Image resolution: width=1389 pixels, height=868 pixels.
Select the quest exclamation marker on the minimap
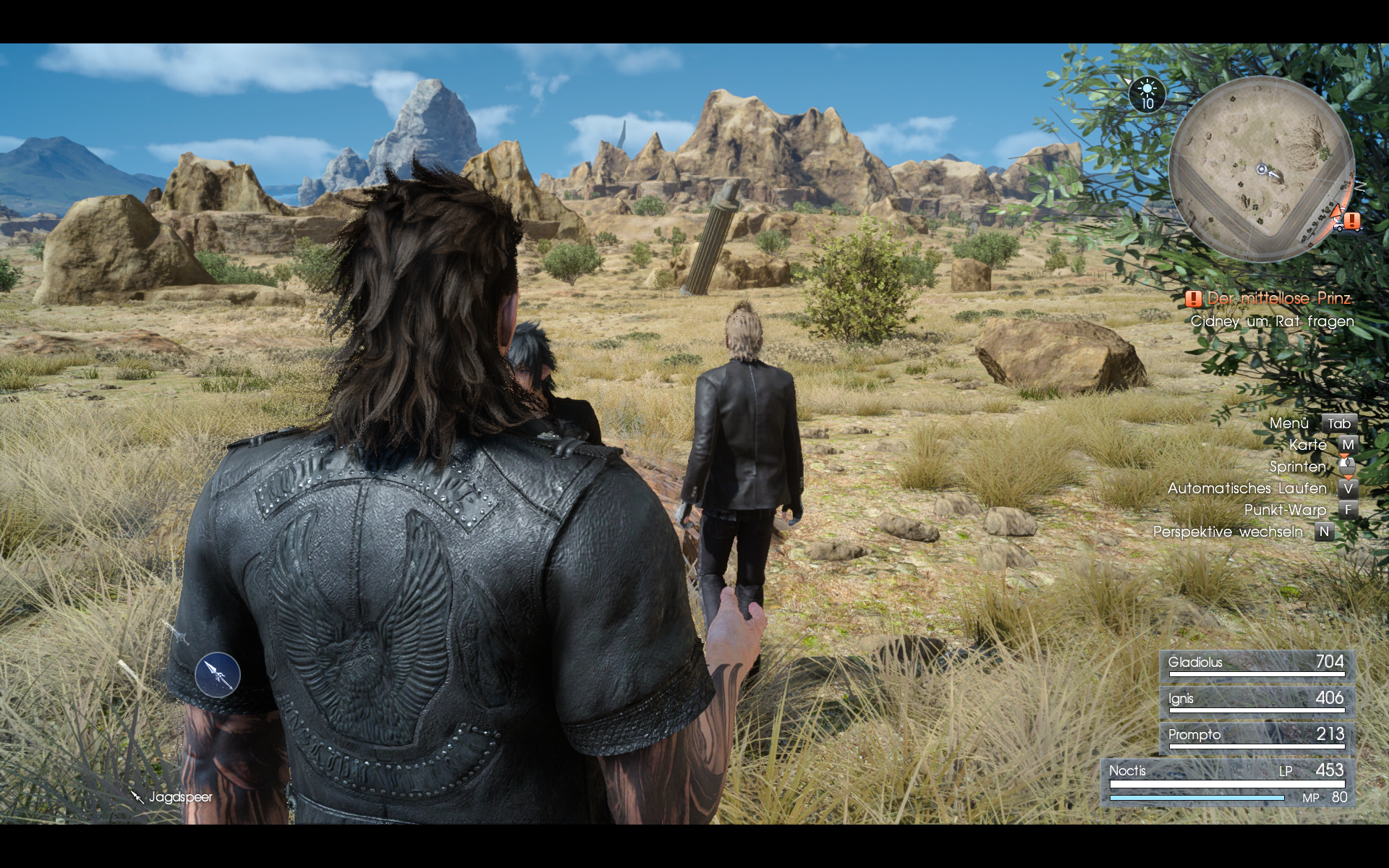click(x=1351, y=219)
